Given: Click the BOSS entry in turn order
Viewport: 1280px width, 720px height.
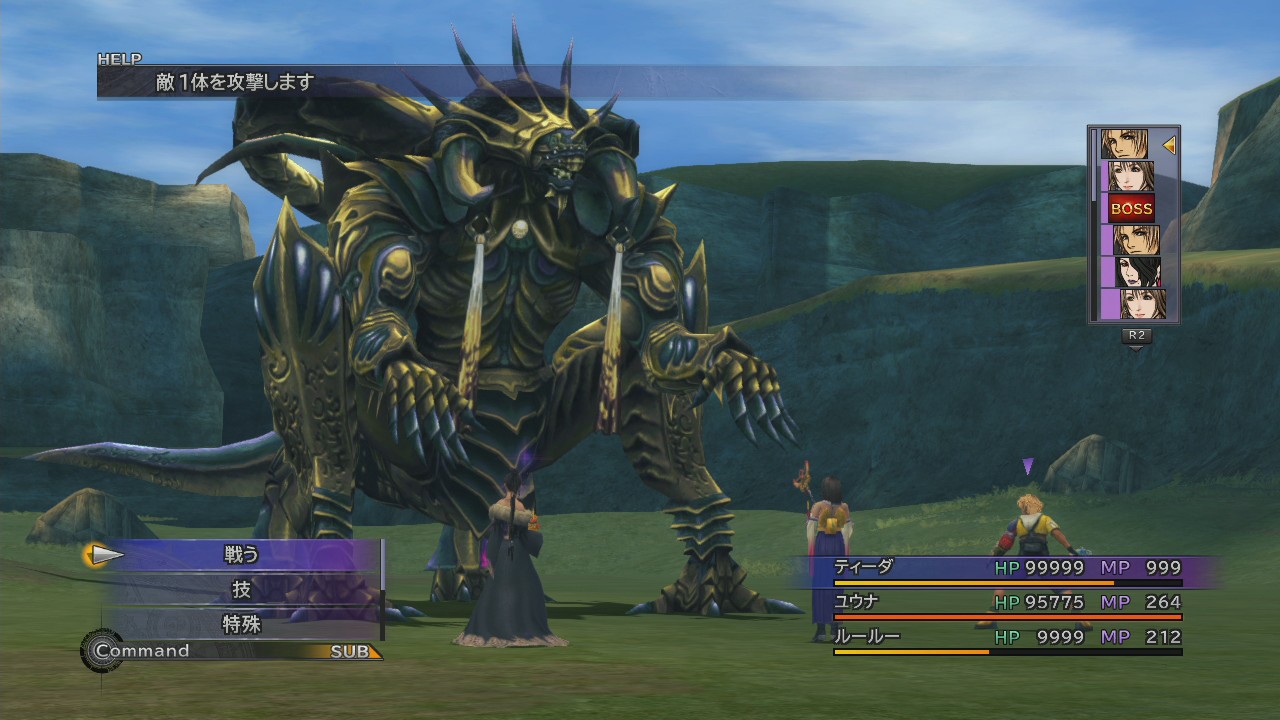Looking at the screenshot, I should point(1131,208).
